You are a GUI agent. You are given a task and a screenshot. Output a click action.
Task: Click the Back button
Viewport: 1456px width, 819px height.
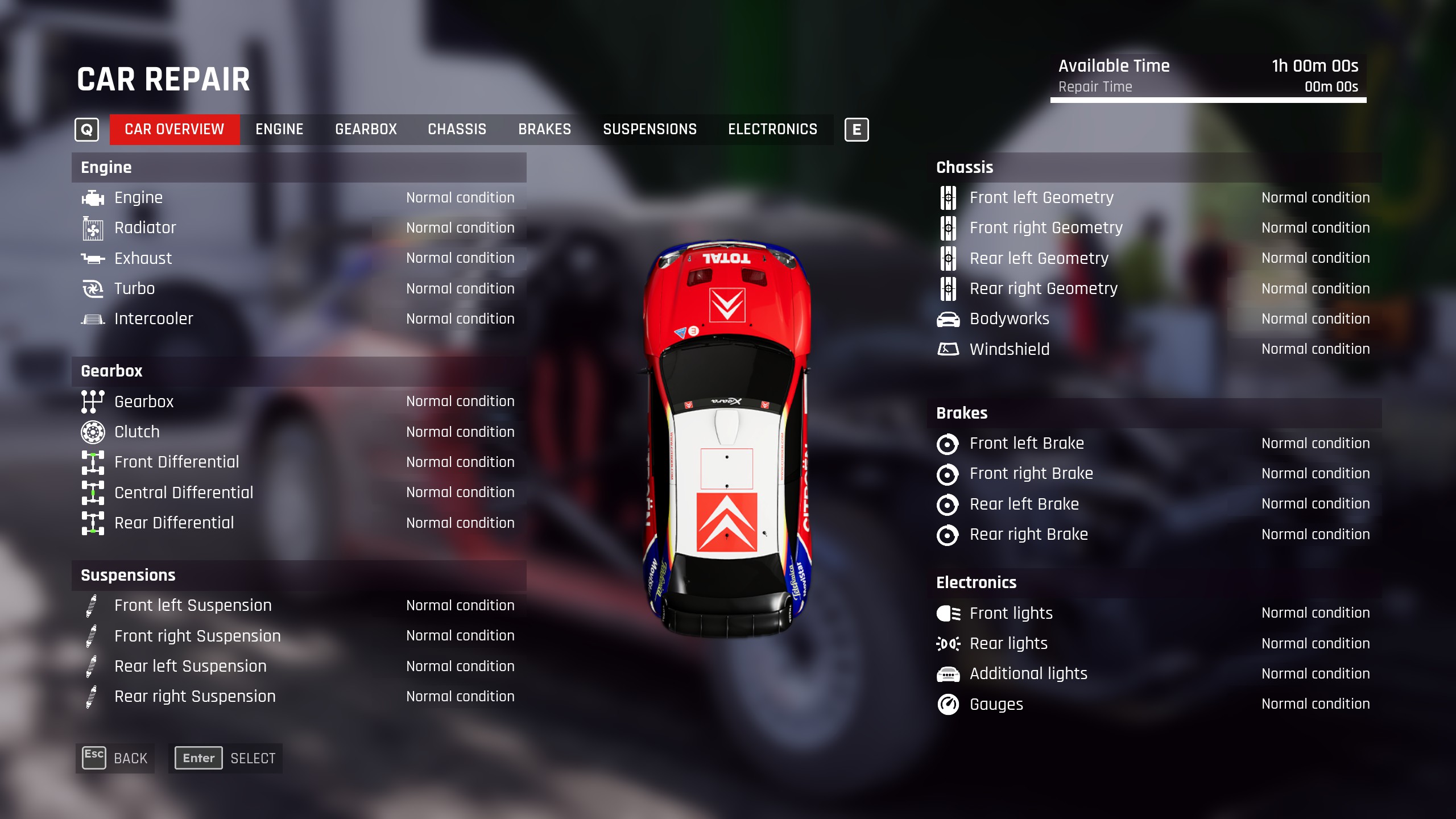click(x=115, y=758)
